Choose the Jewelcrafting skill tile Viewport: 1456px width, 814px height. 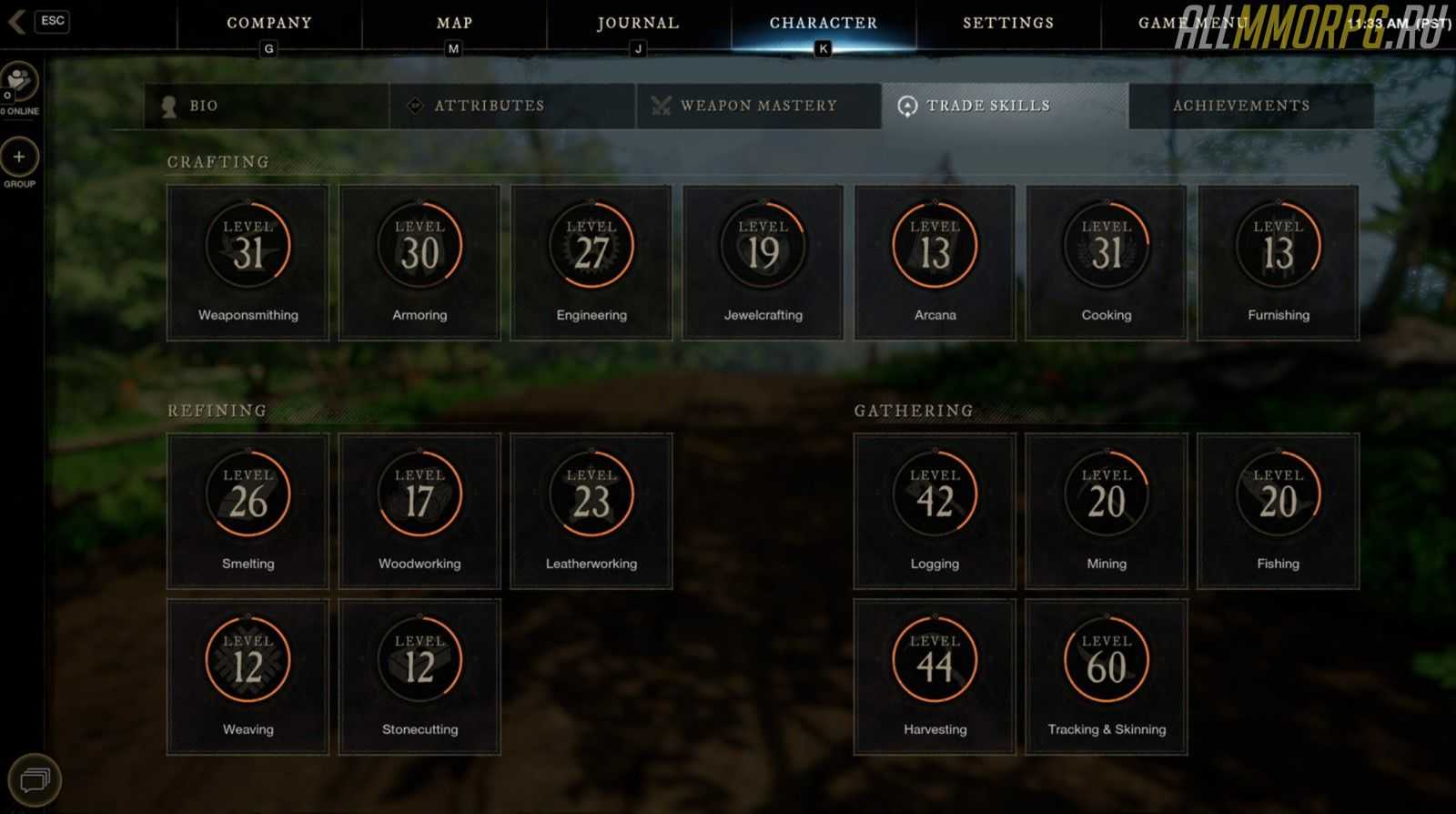pos(763,263)
